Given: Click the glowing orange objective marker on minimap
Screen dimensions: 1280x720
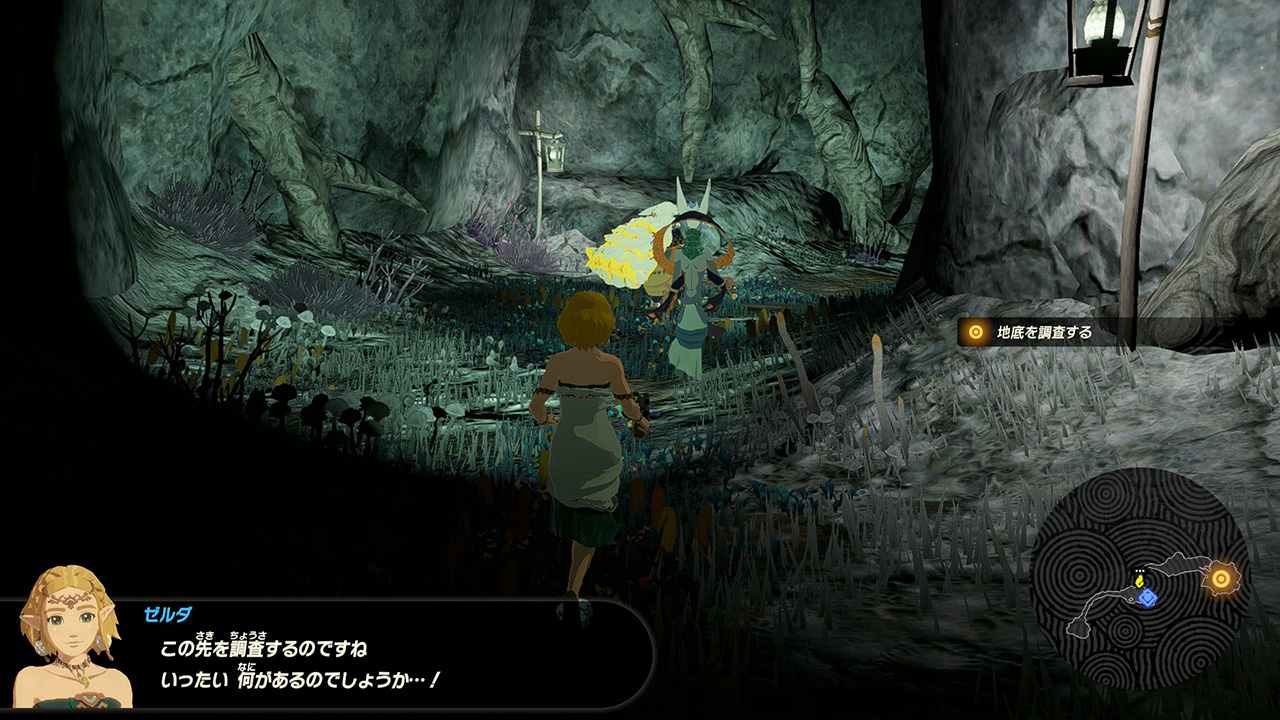Looking at the screenshot, I should tap(1220, 578).
